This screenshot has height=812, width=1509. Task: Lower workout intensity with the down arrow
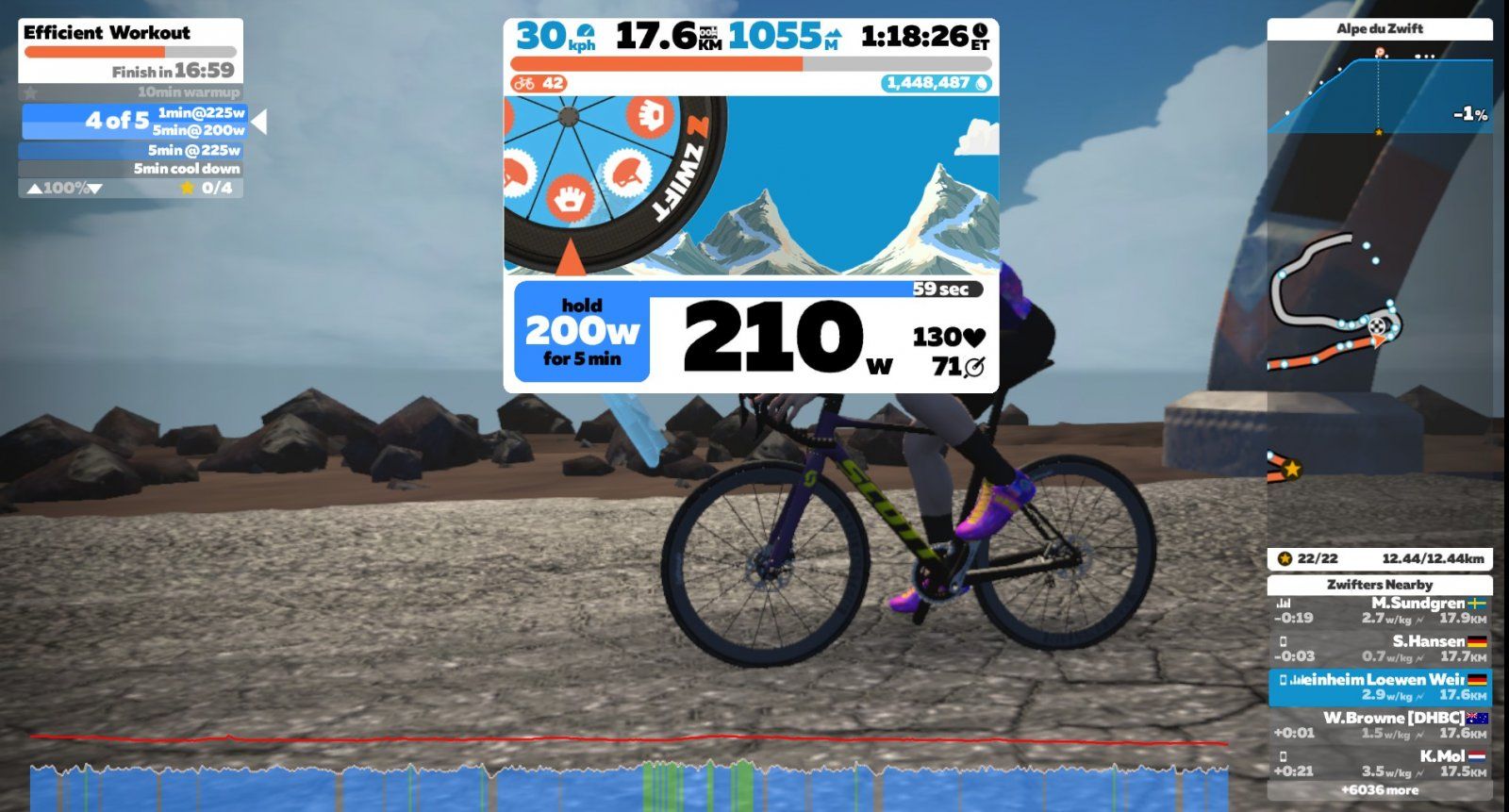(94, 189)
